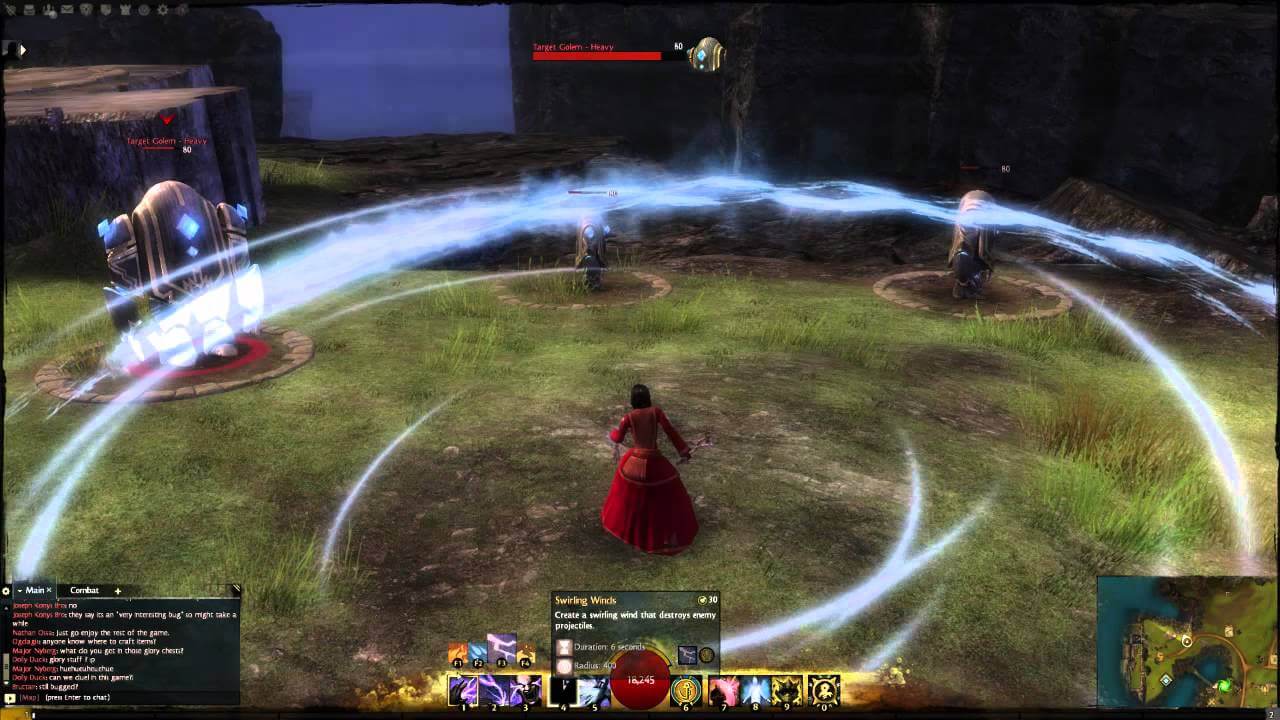Viewport: 1280px width, 720px height.
Task: Select weapon skill 1 on the skill bar
Action: (462, 690)
